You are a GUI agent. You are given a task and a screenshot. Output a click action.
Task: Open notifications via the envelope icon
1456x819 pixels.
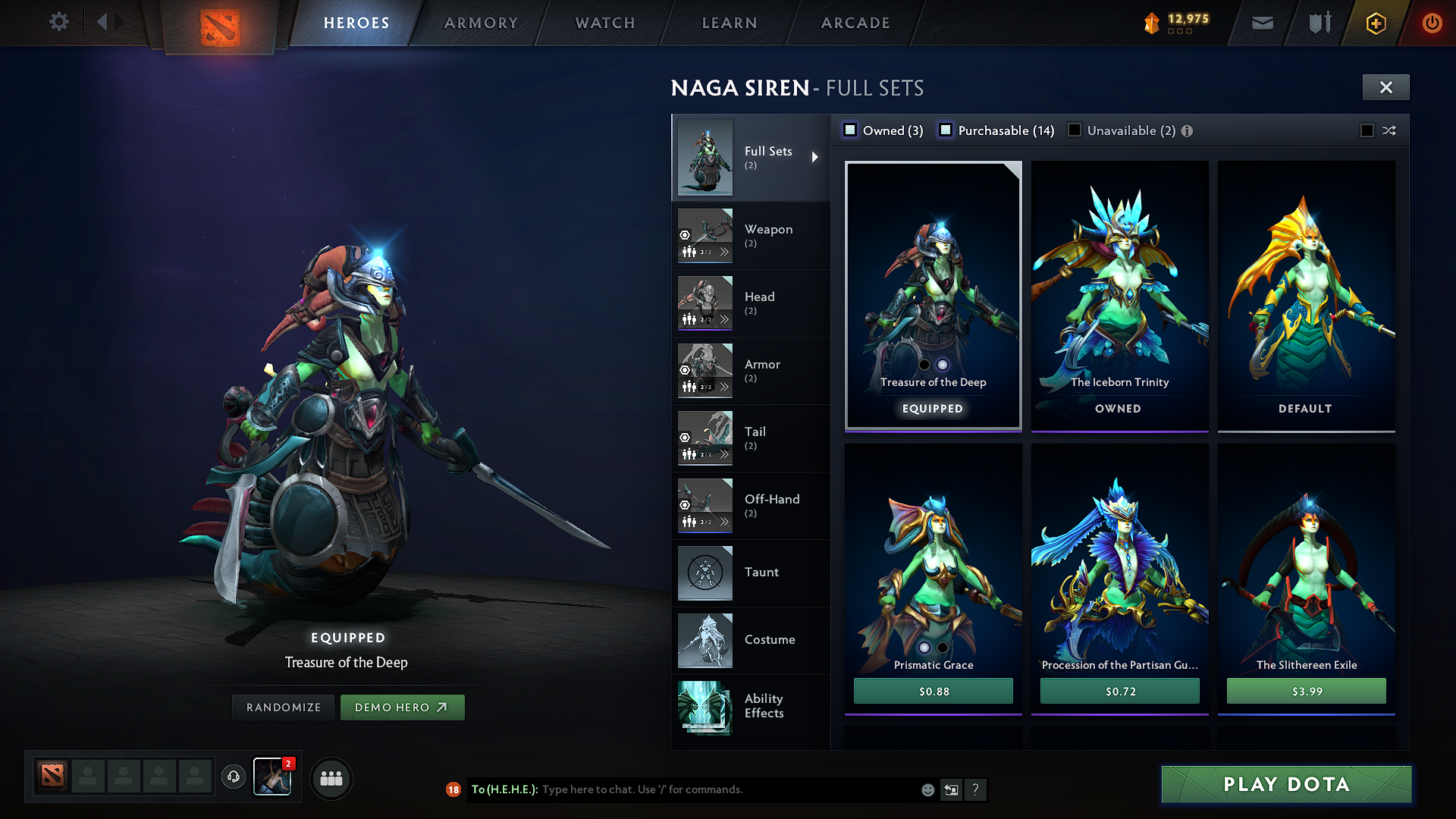(1262, 23)
